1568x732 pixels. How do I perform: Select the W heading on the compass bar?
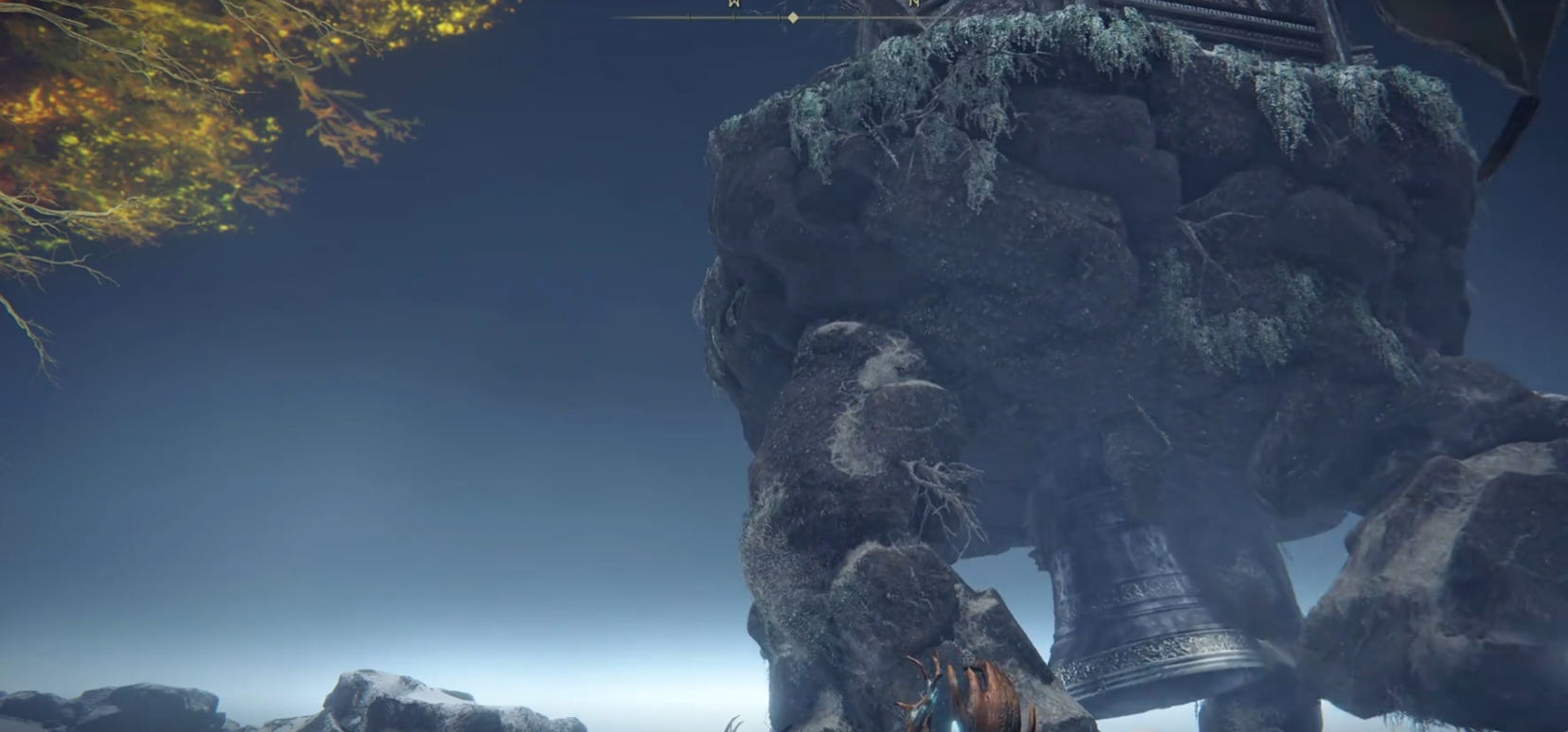(732, 4)
